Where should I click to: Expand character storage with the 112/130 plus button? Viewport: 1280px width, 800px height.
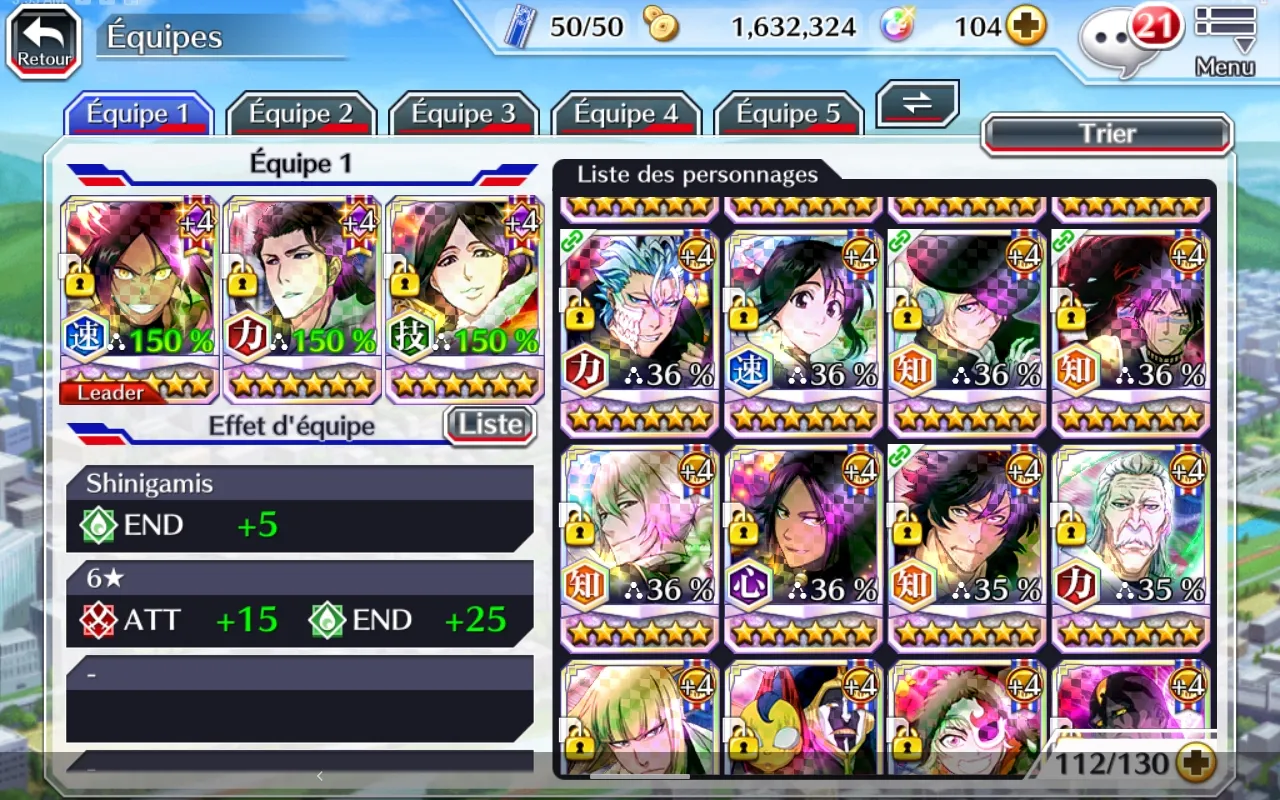1195,765
